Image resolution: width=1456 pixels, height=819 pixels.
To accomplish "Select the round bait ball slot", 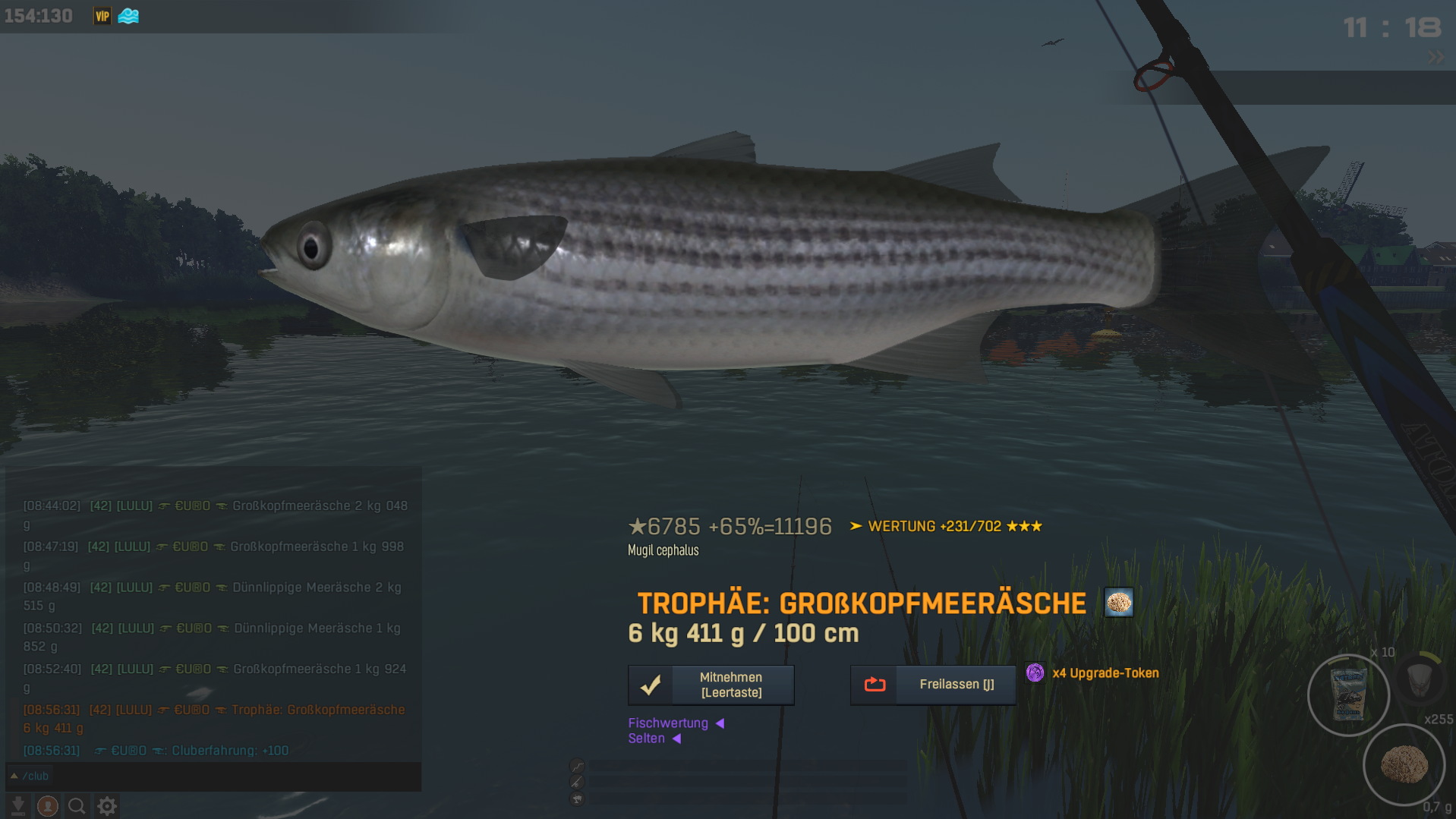I will click(x=1404, y=764).
